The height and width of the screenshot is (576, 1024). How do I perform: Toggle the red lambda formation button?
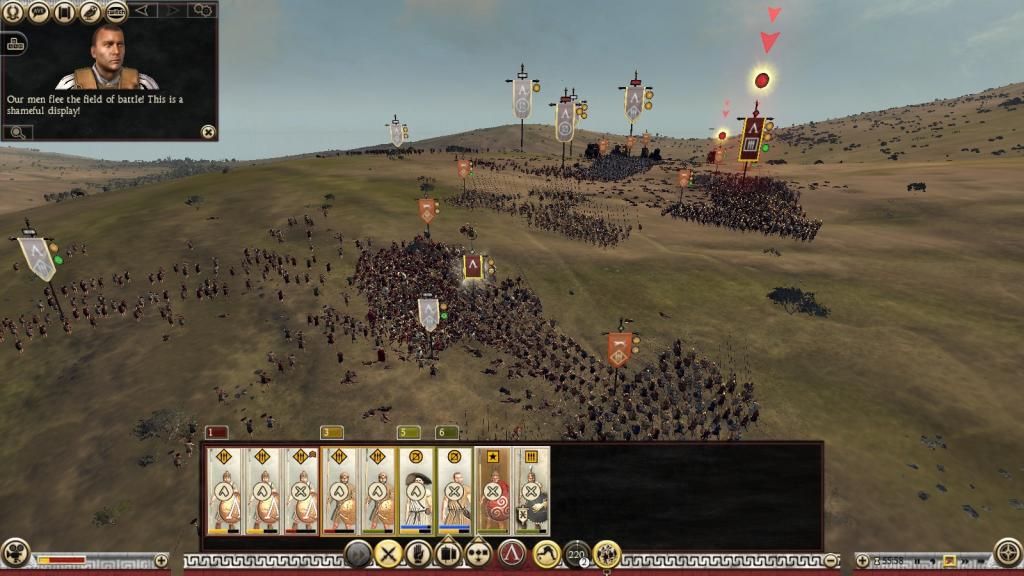tap(512, 553)
